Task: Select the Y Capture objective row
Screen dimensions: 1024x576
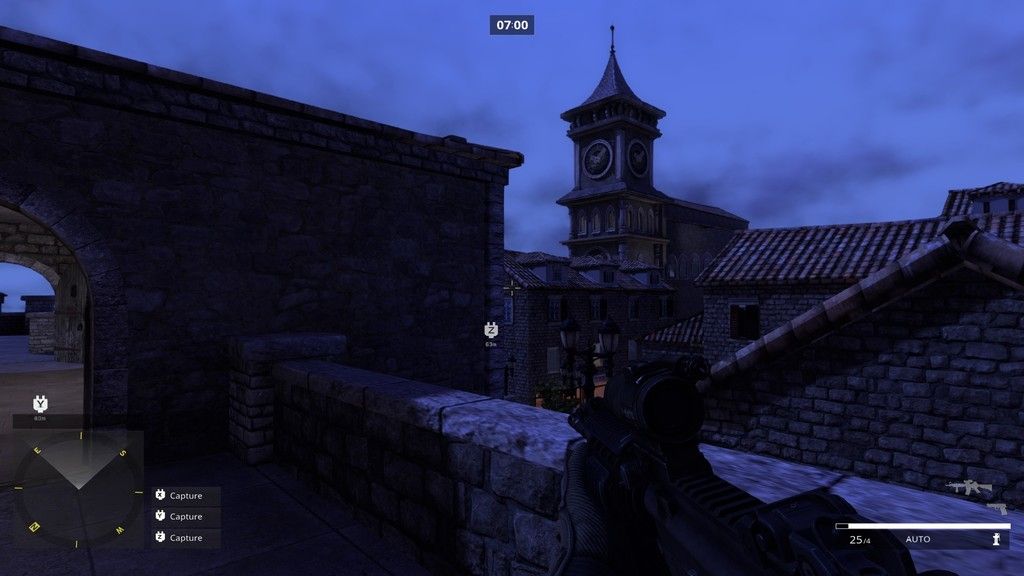Action: pos(185,516)
